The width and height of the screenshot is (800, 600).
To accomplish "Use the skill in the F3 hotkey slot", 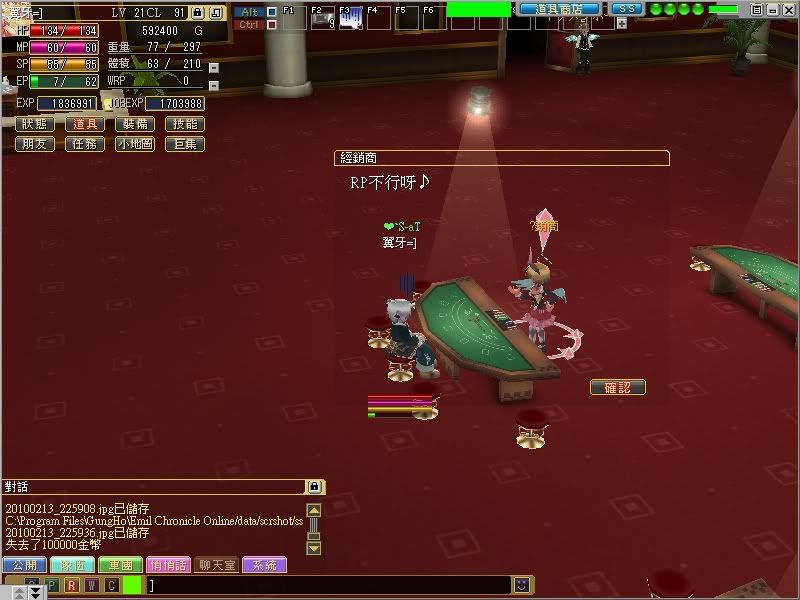I will click(x=351, y=18).
